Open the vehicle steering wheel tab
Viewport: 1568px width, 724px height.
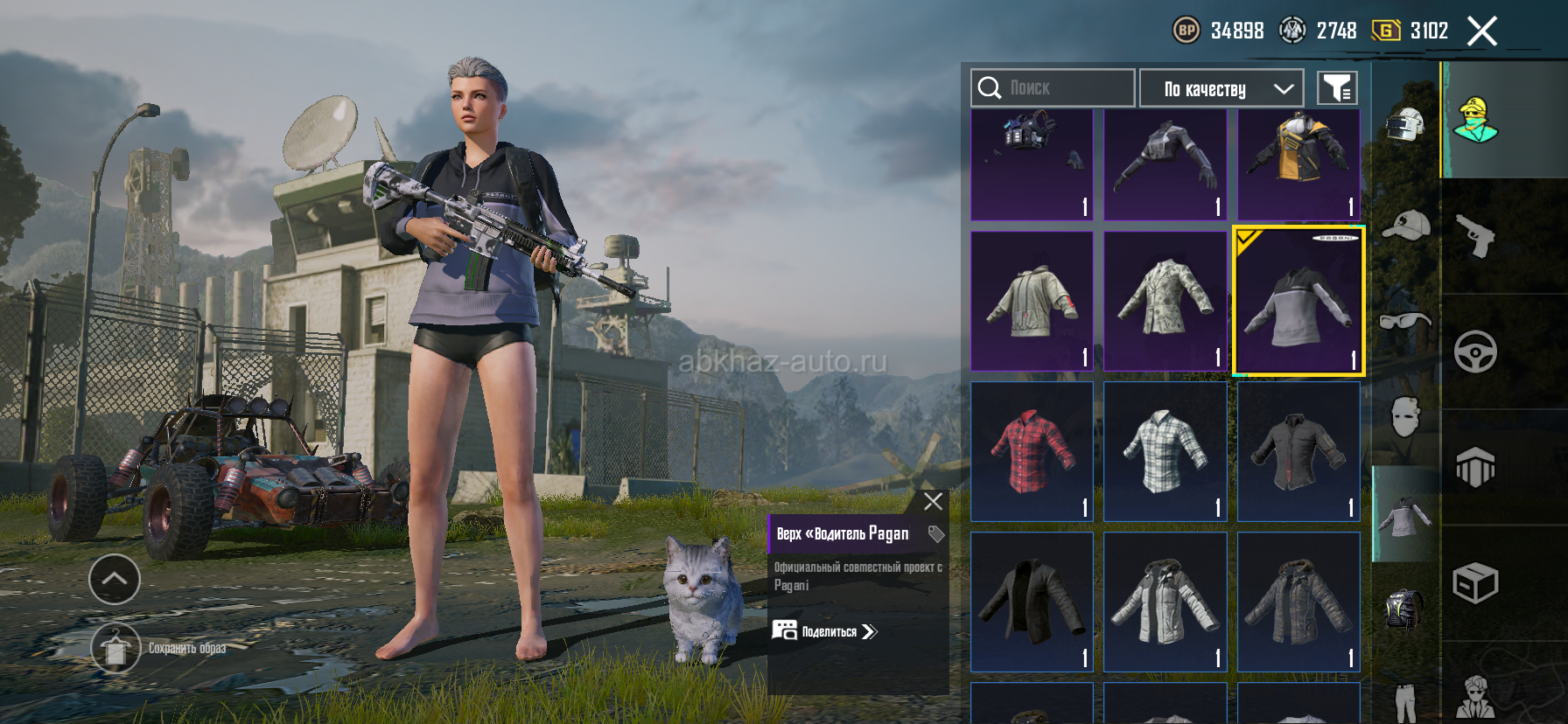pos(1476,352)
